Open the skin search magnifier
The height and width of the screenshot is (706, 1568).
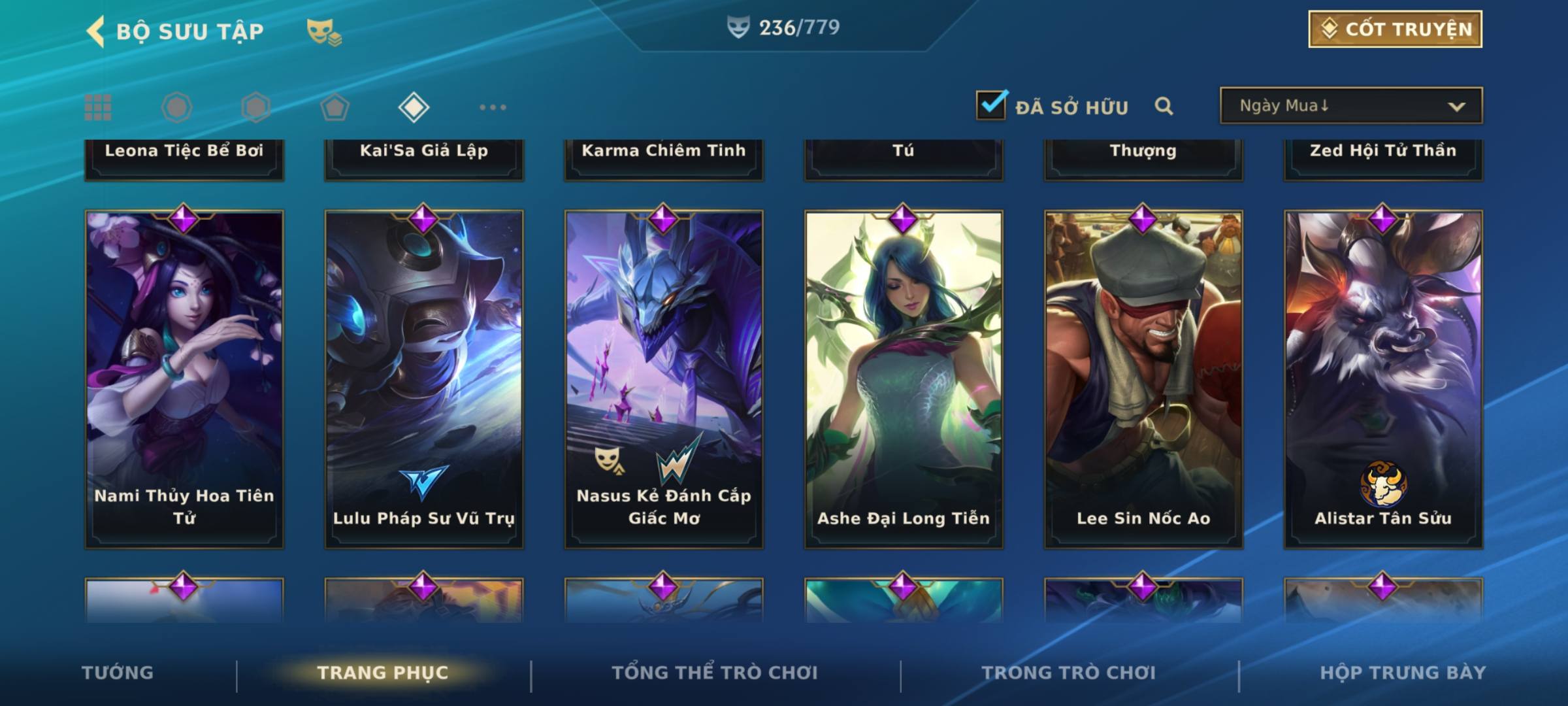(1164, 106)
